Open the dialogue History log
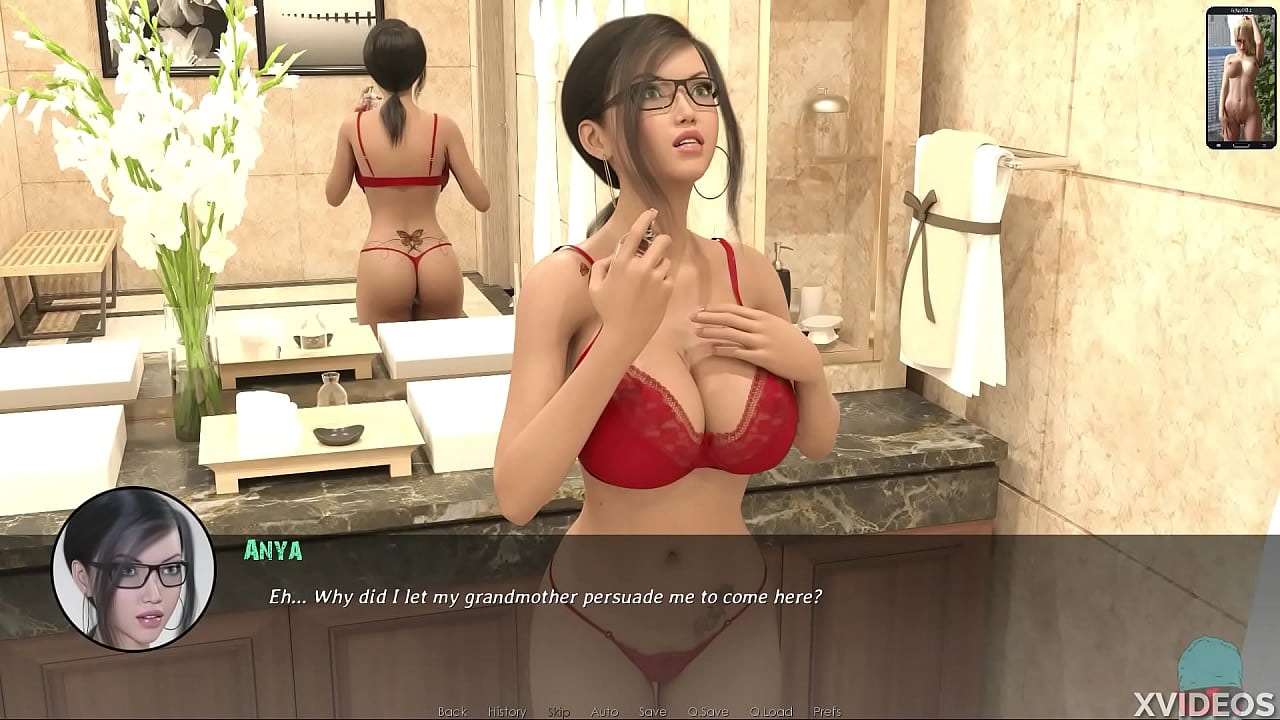Viewport: 1280px width, 720px height. click(506, 712)
